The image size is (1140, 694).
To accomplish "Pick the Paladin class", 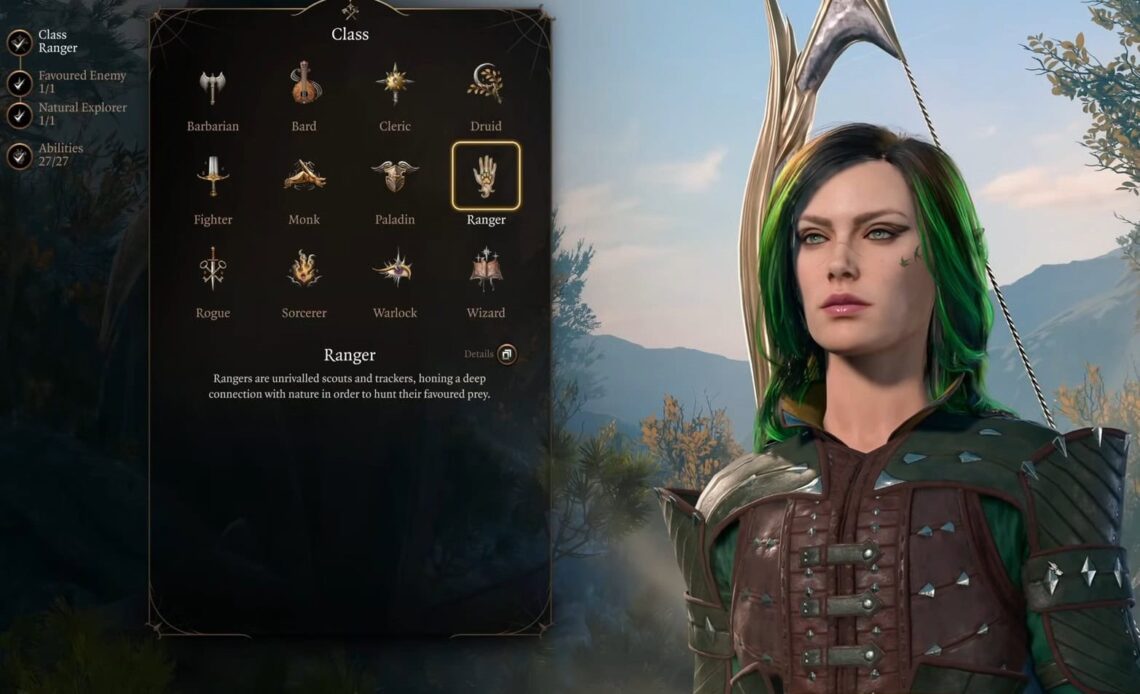I will click(395, 178).
